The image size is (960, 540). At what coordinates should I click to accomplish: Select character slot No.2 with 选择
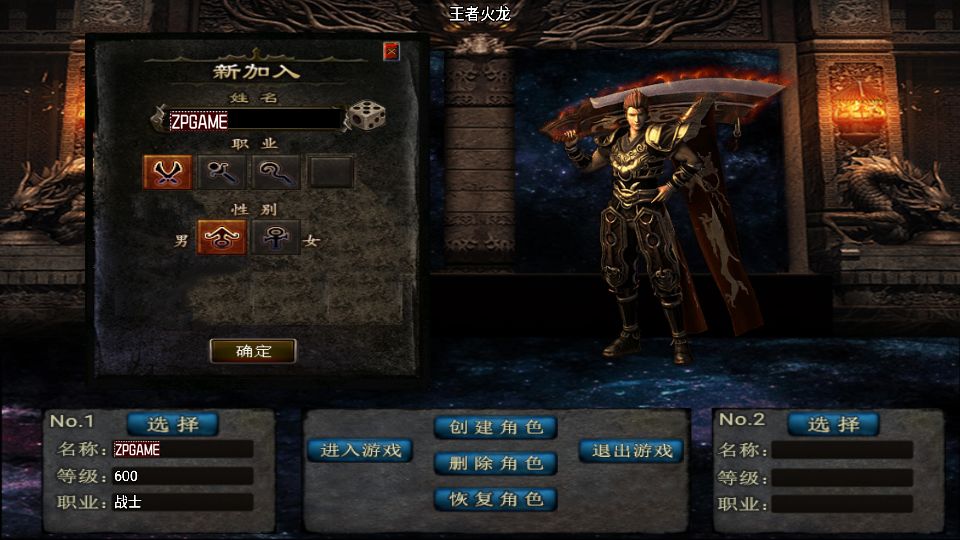(833, 424)
